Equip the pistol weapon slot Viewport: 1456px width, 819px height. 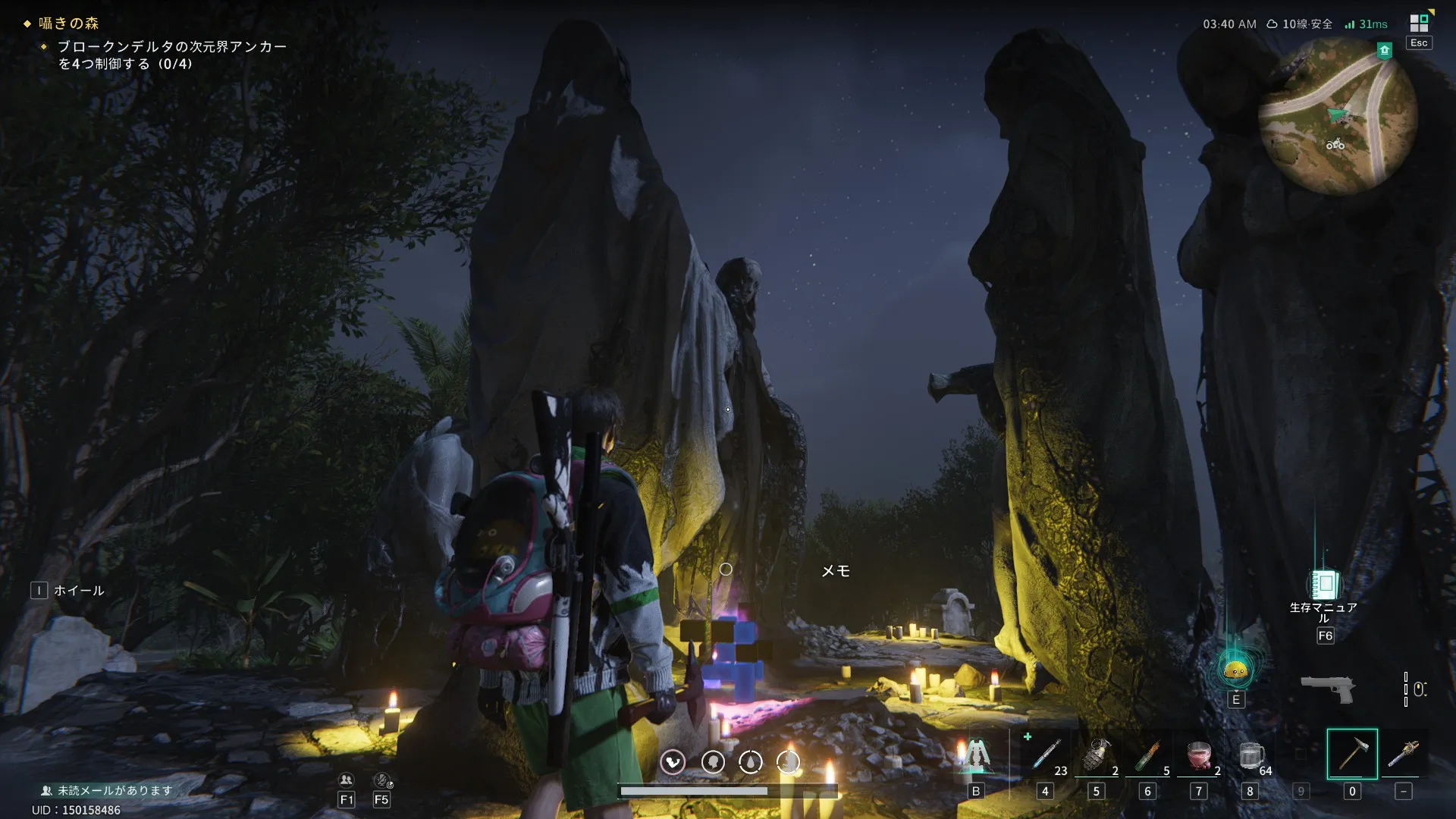[1328, 688]
